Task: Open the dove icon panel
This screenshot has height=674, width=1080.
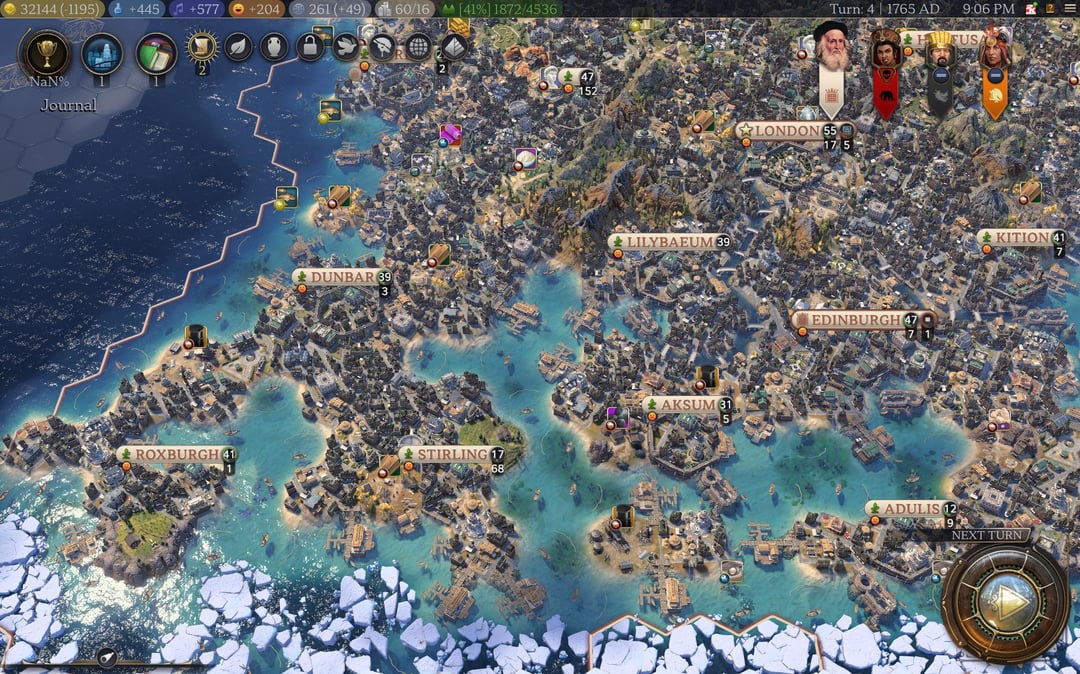Action: (346, 46)
